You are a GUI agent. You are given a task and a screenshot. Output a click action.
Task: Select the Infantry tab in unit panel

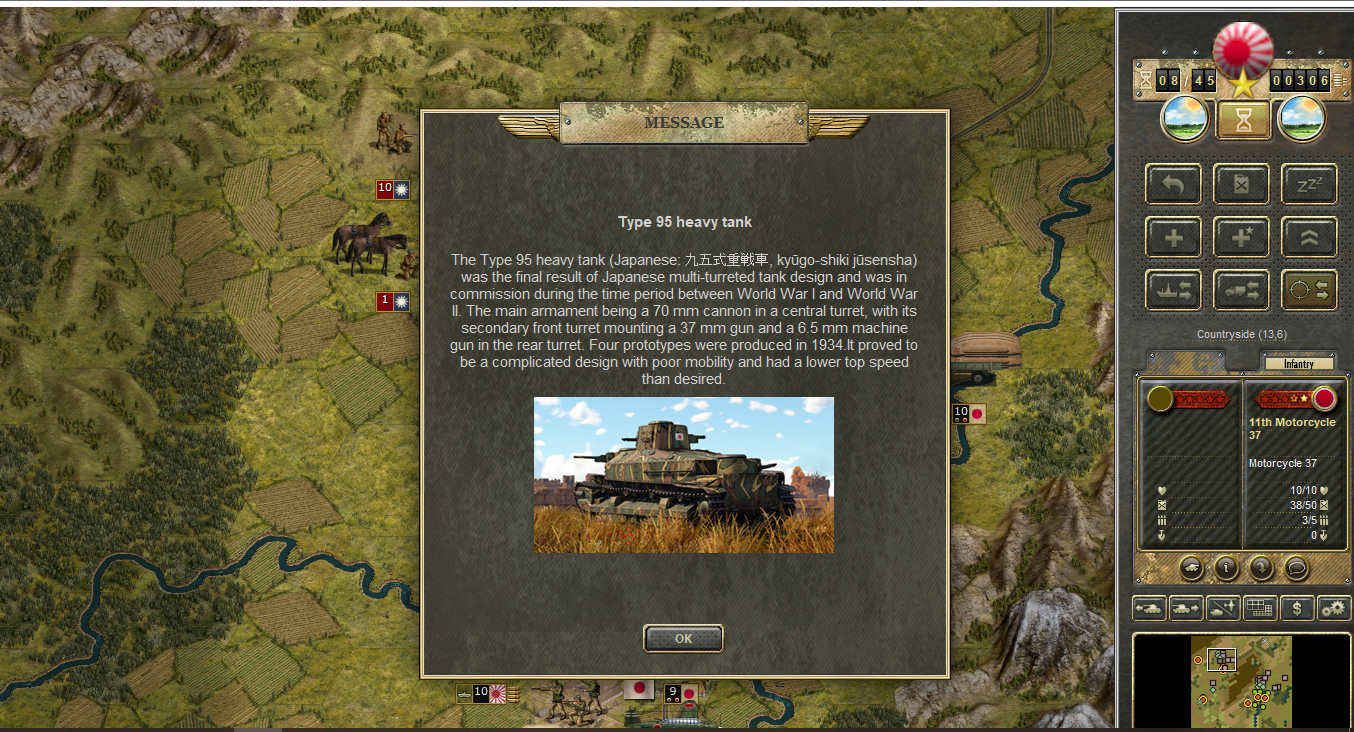(1298, 364)
